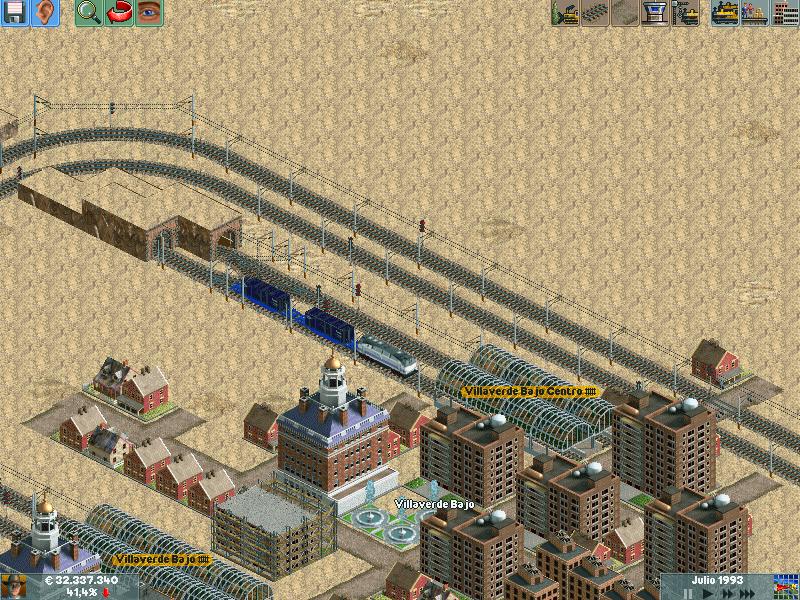Viewport: 800px width, 600px height.
Task: Open the Villaverde Bajo Centro station label
Action: click(529, 391)
